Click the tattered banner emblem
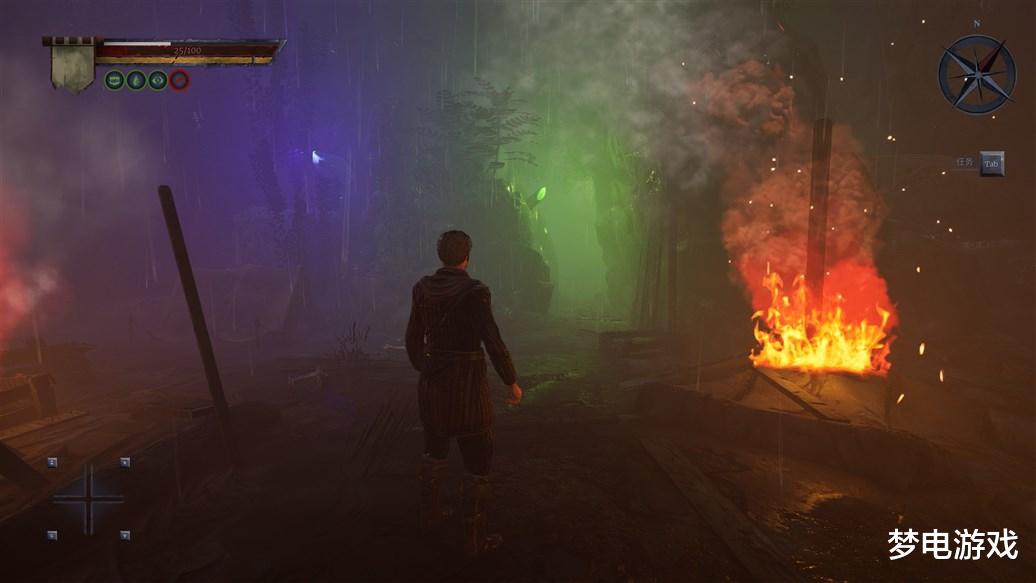The height and width of the screenshot is (583, 1036). (73, 67)
